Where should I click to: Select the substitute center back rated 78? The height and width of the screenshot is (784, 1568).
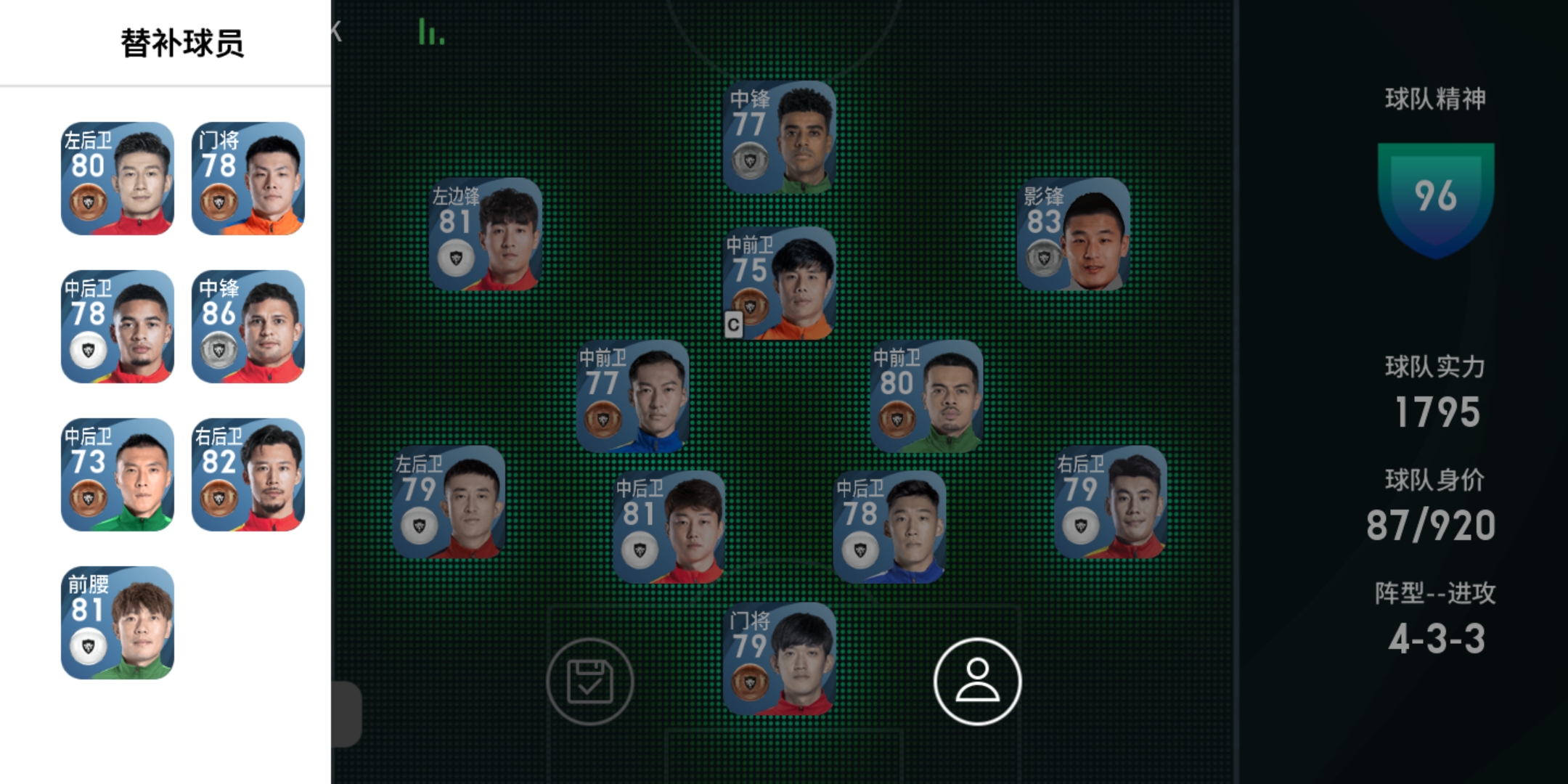118,327
